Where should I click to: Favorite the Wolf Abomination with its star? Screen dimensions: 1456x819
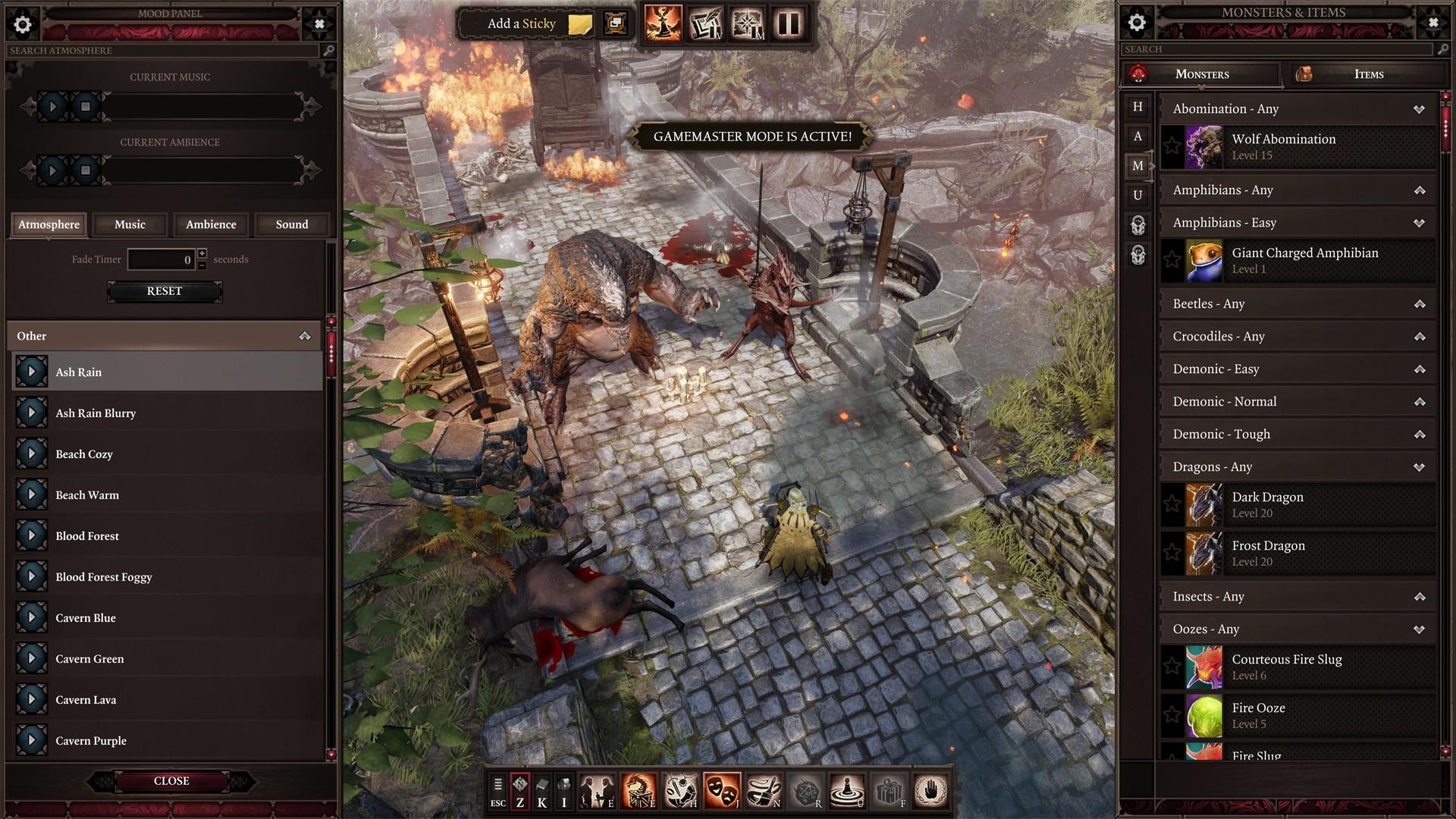point(1172,146)
